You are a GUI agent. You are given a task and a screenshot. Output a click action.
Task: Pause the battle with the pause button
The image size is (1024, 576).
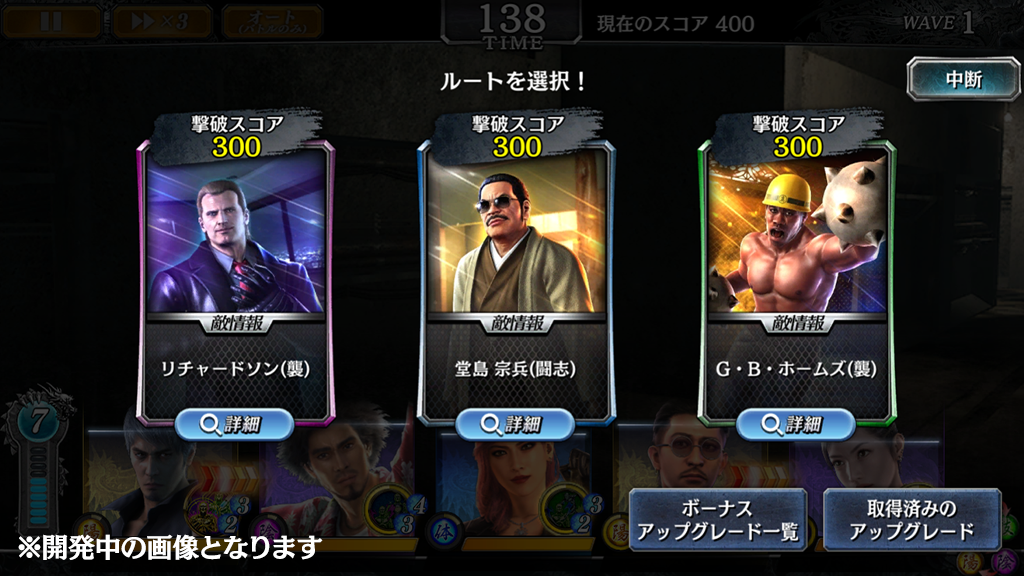(x=51, y=21)
